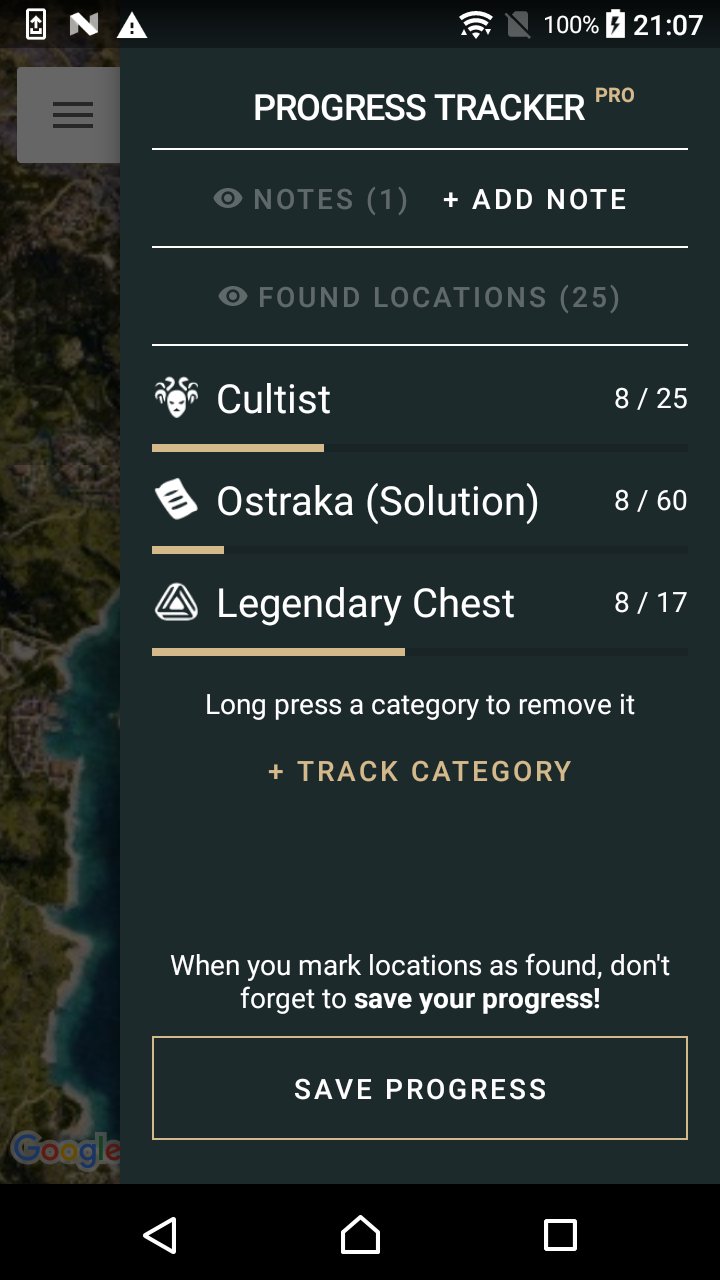The height and width of the screenshot is (1280, 720).
Task: Open the hamburger menu button
Action: (72, 115)
